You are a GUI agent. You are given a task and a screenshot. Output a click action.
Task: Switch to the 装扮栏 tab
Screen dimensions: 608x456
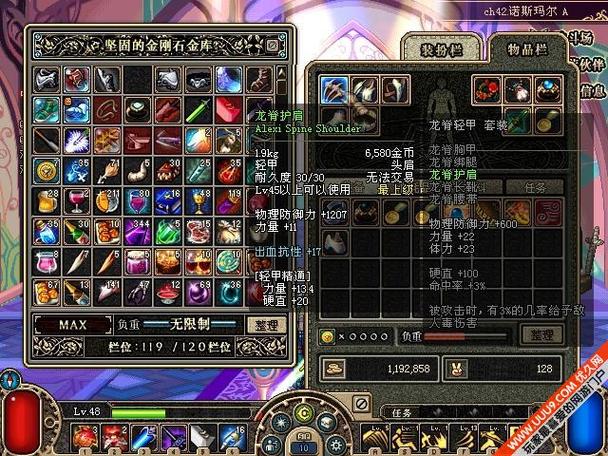point(440,46)
